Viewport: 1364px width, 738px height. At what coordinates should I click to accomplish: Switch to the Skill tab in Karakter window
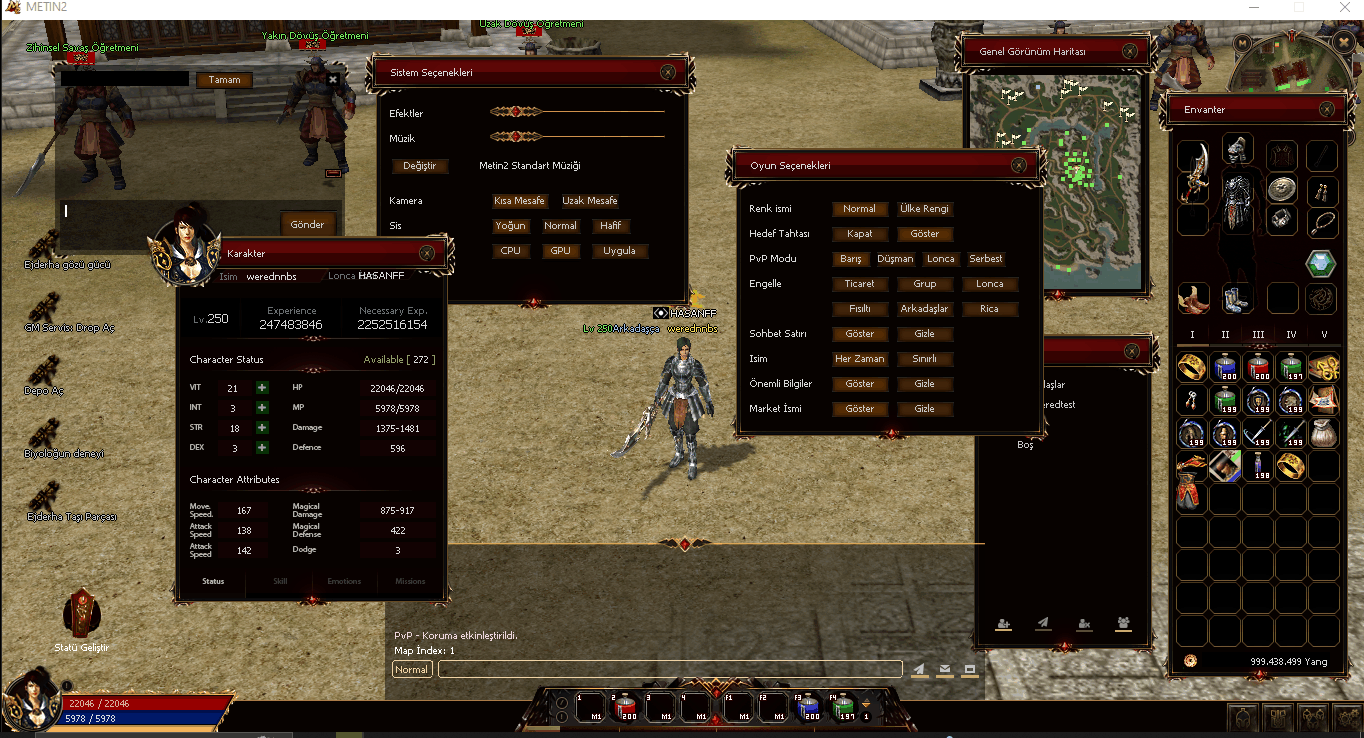click(279, 580)
